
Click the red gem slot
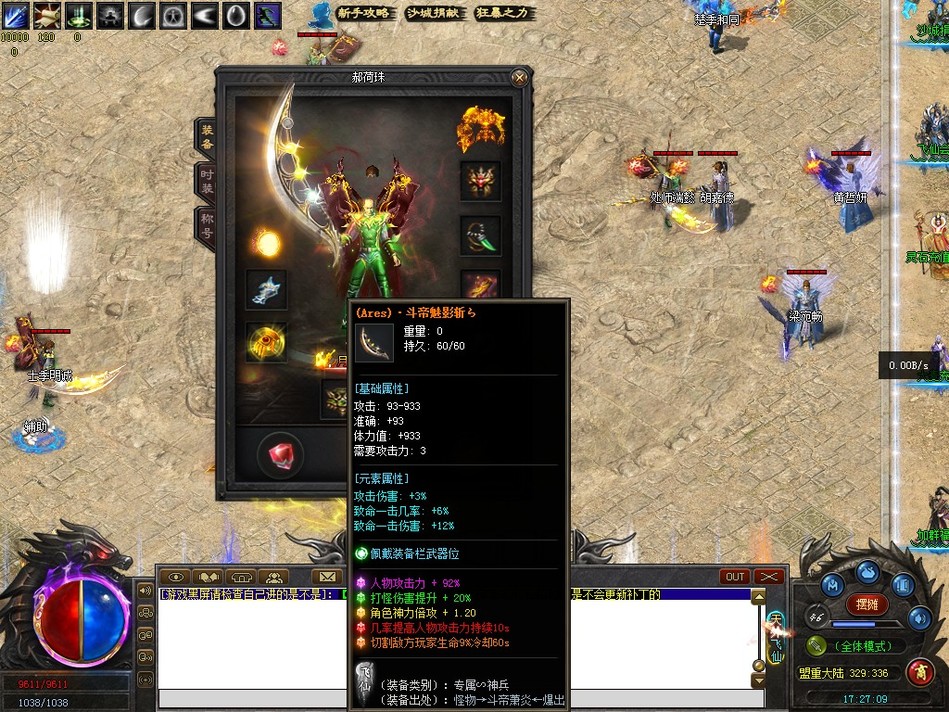[x=281, y=455]
